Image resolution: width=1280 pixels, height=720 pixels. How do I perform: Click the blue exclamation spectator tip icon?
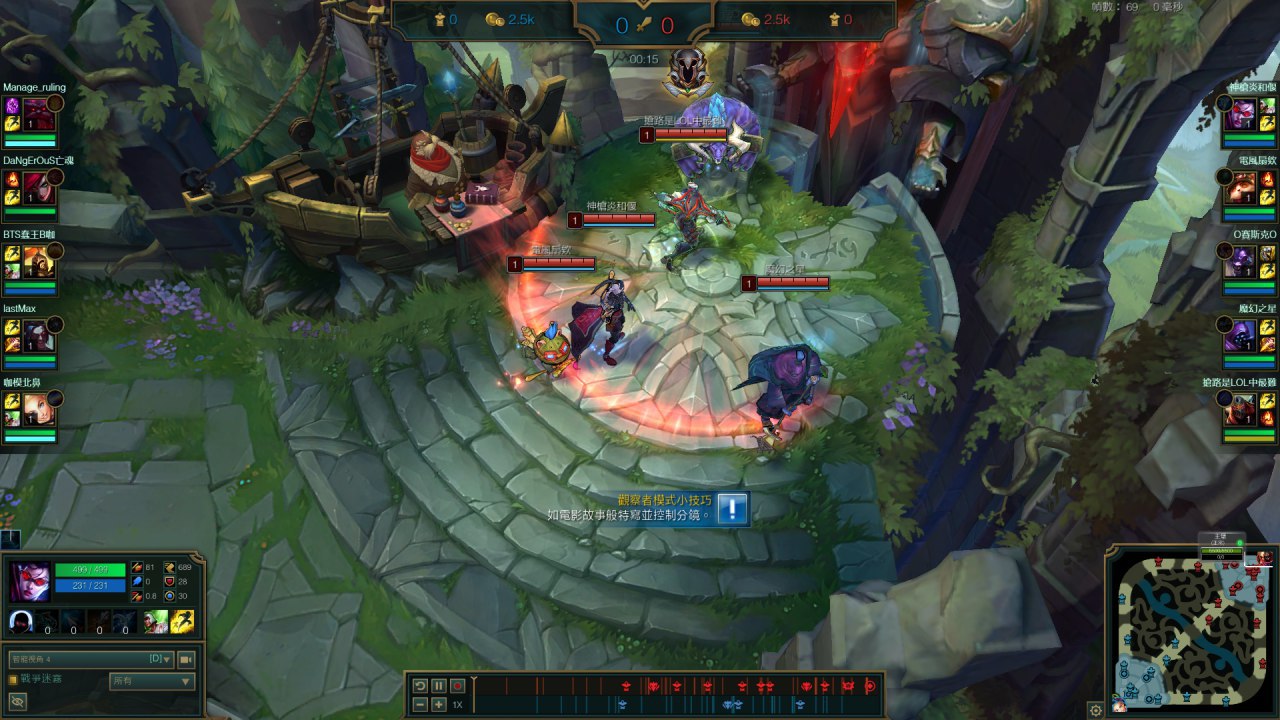click(732, 509)
